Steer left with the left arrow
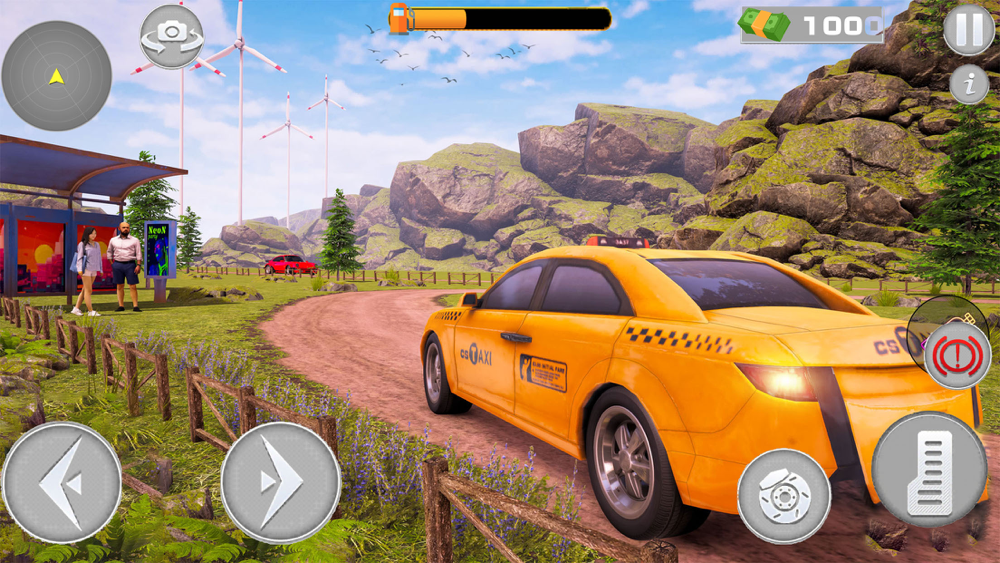Screen dimensions: 1000x563 61,482
